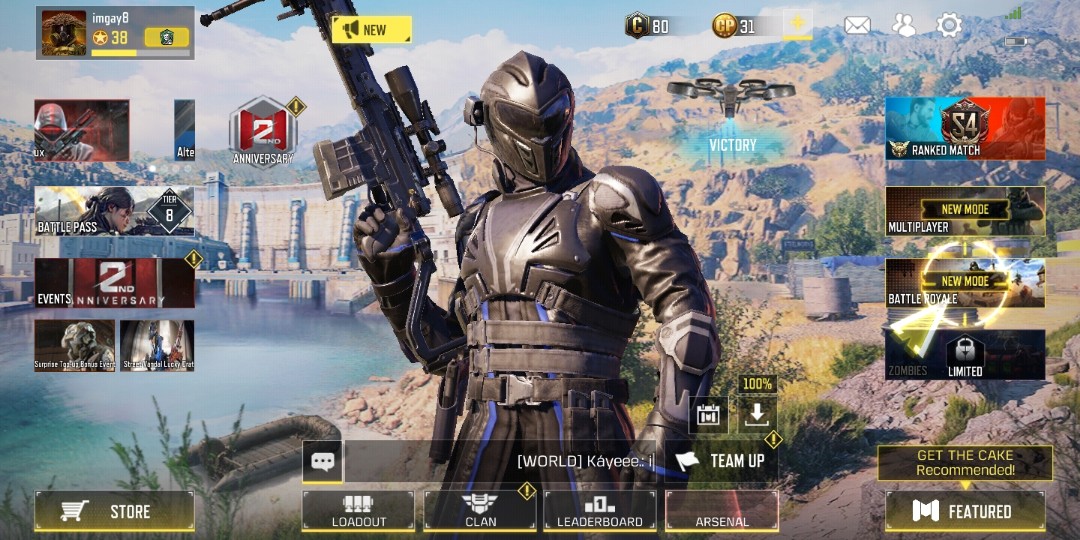
Task: Open the chat speech bubble button
Action: pos(323,462)
